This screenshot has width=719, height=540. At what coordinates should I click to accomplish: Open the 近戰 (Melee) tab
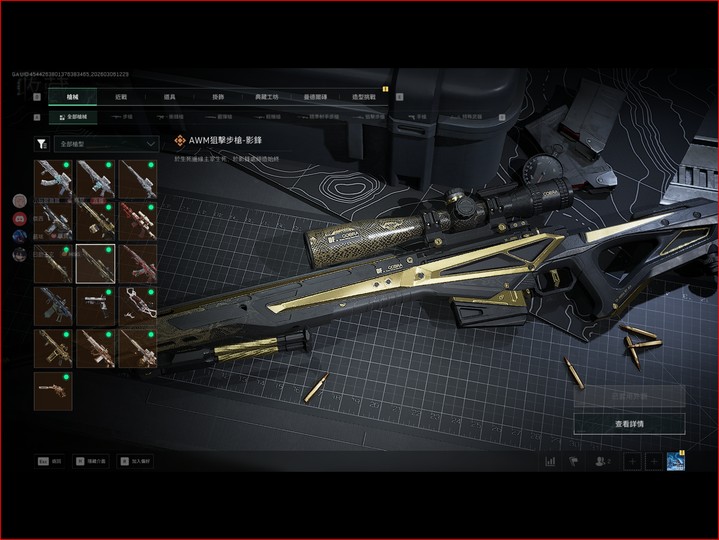tap(121, 97)
